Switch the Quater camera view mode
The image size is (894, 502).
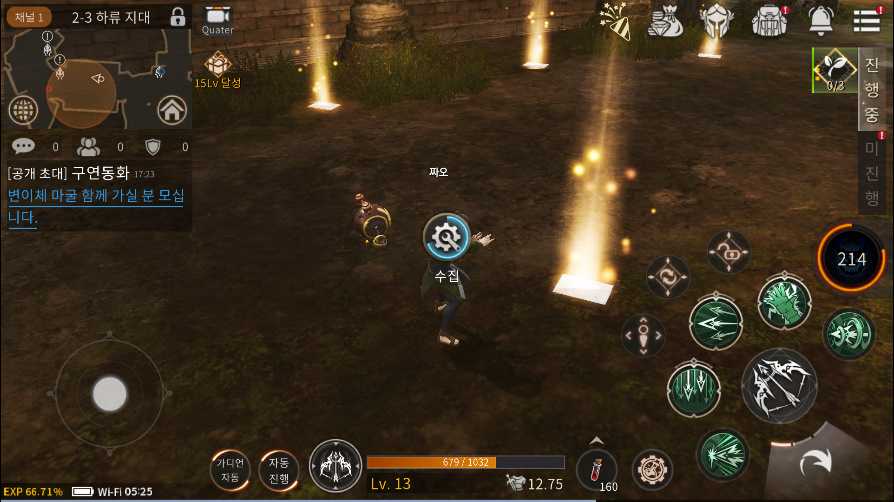[217, 19]
